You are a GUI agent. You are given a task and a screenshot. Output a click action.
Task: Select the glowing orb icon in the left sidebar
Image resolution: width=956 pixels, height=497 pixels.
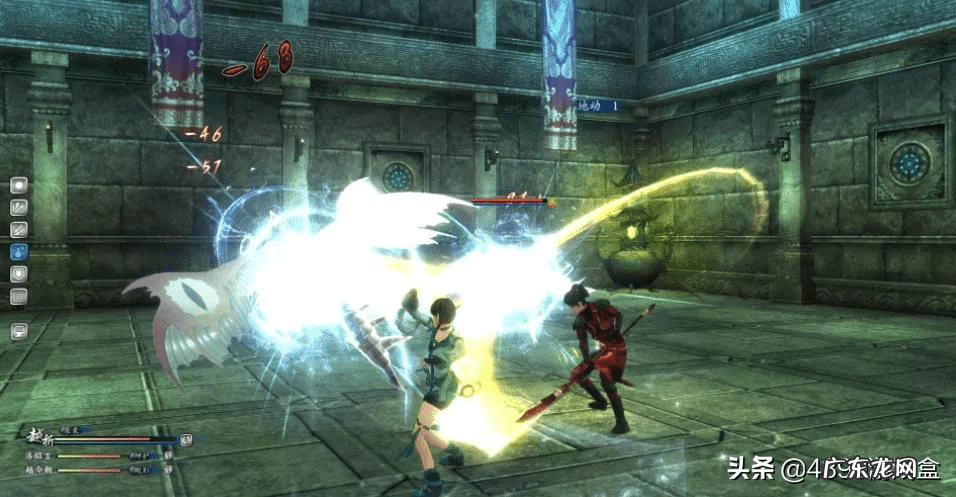(18, 185)
